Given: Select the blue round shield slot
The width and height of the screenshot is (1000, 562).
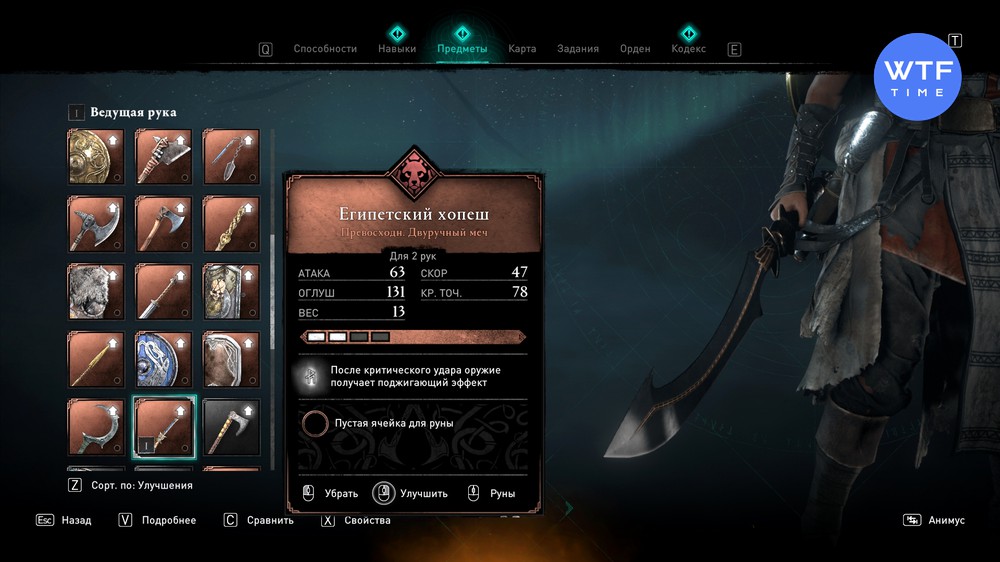Looking at the screenshot, I should tap(164, 359).
